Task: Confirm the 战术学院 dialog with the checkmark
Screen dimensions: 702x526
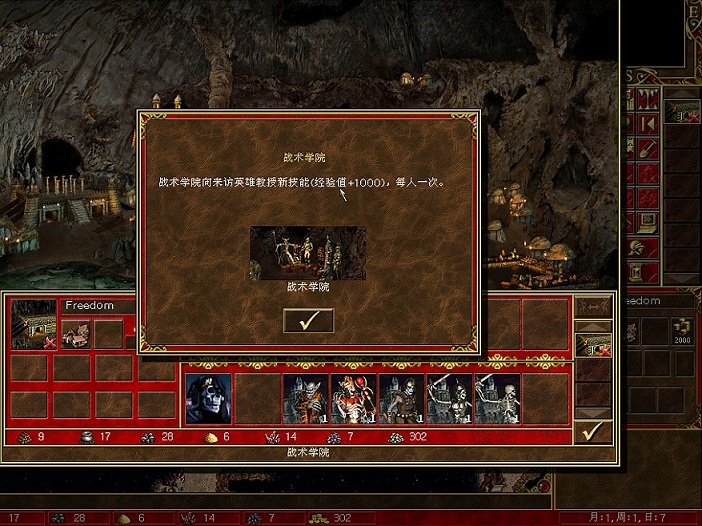Action: 308,320
